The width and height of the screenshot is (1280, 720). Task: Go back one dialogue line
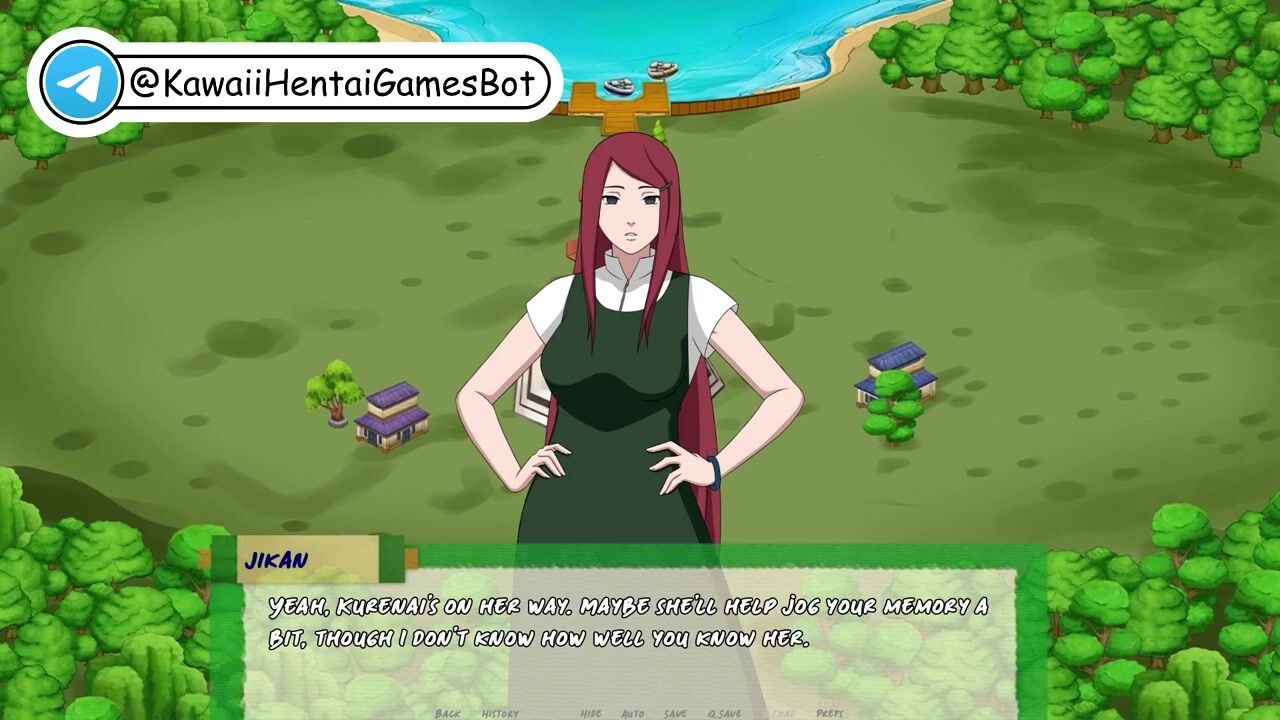(x=448, y=713)
